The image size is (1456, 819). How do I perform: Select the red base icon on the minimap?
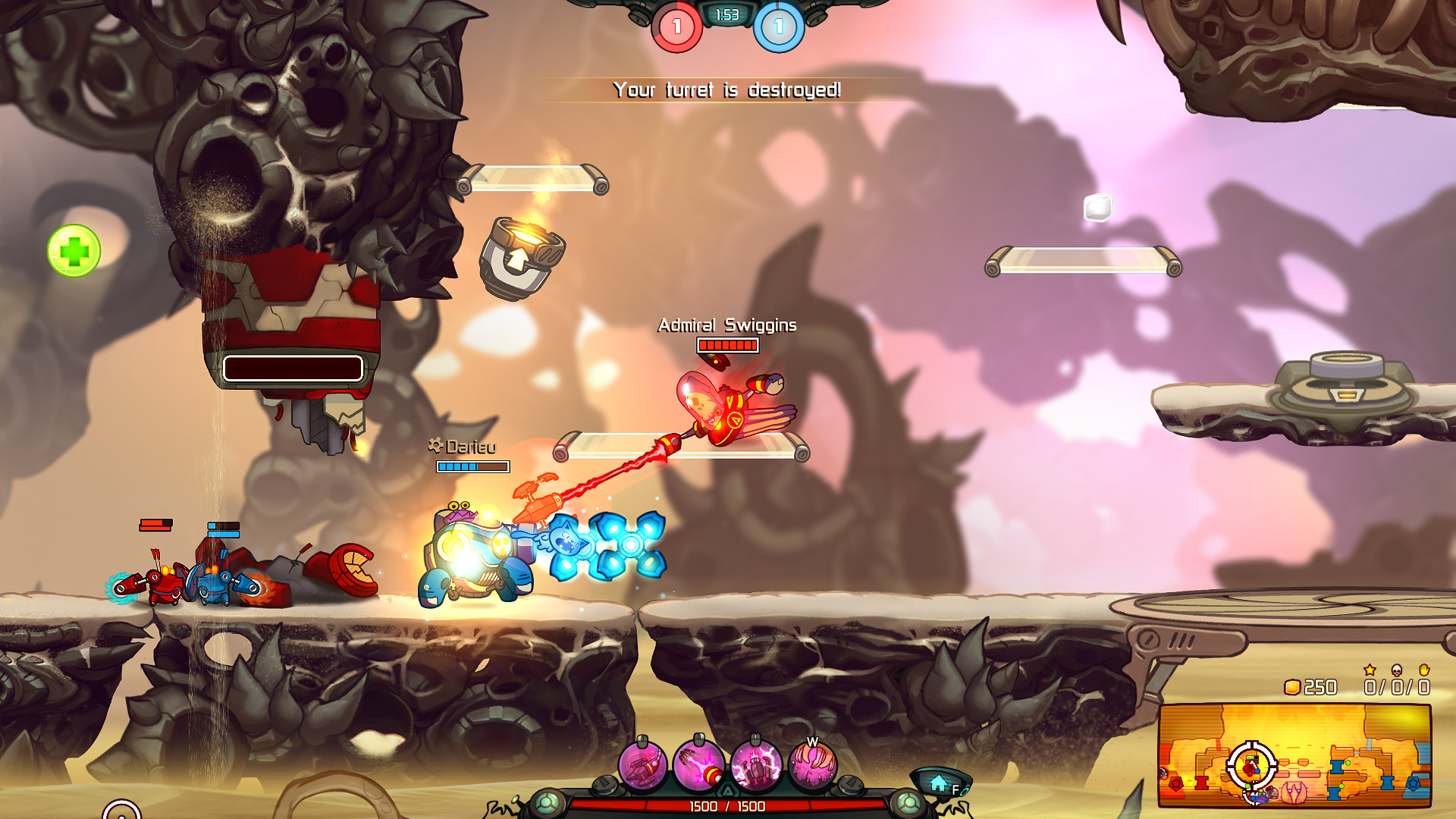[x=1178, y=783]
